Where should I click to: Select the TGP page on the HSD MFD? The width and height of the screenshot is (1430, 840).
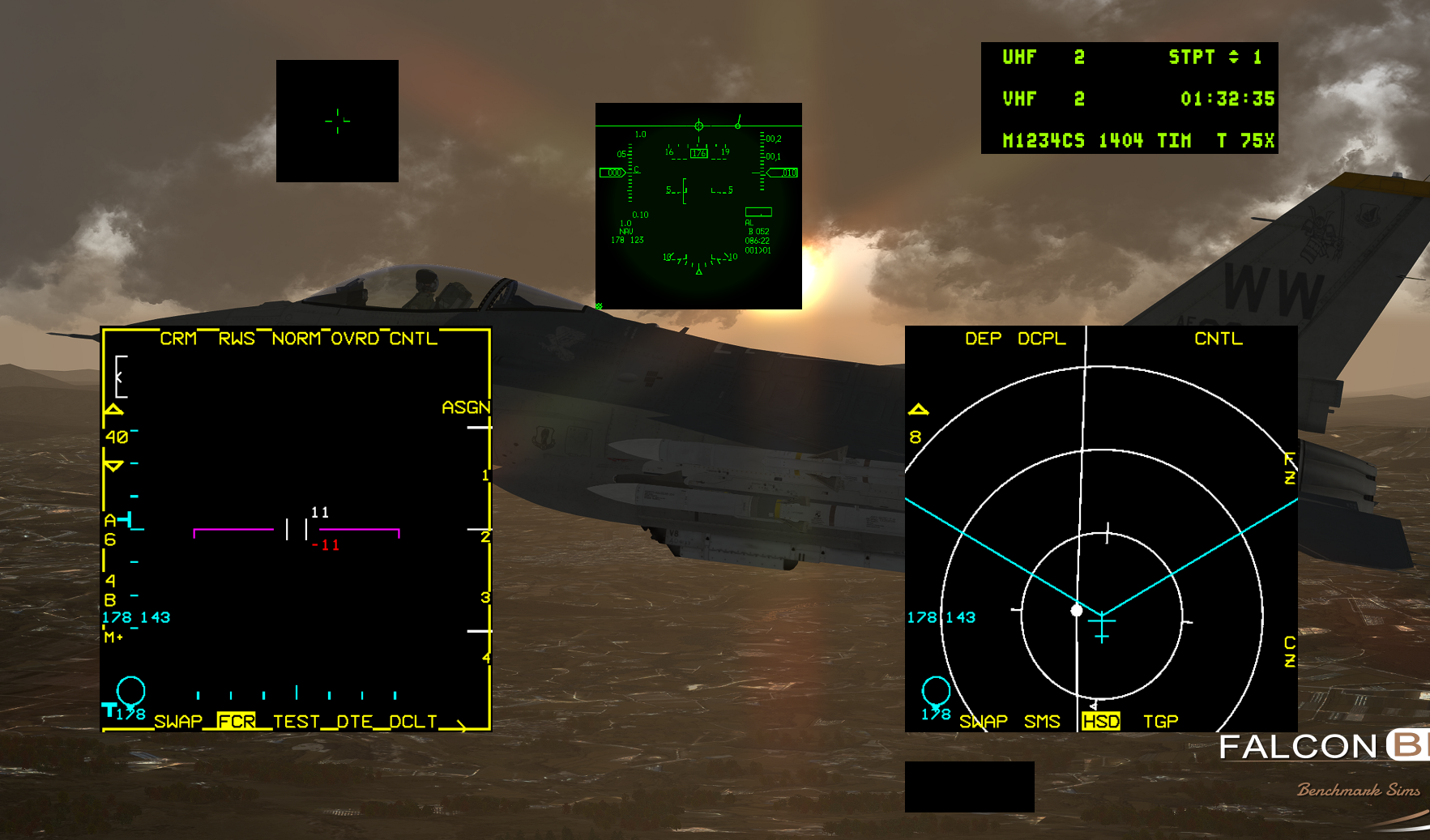click(1160, 721)
